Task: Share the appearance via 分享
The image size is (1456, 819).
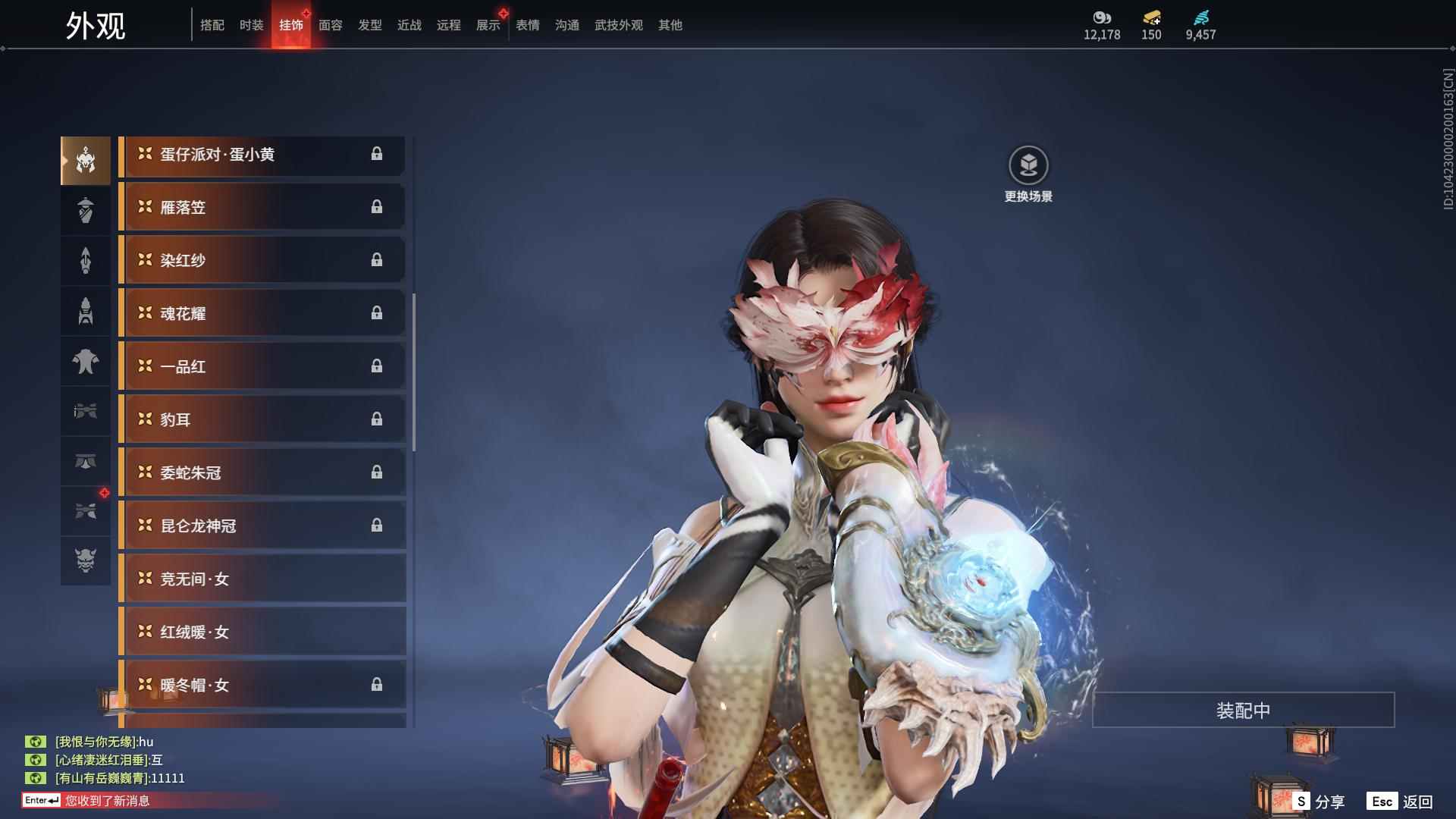Action: [1319, 801]
